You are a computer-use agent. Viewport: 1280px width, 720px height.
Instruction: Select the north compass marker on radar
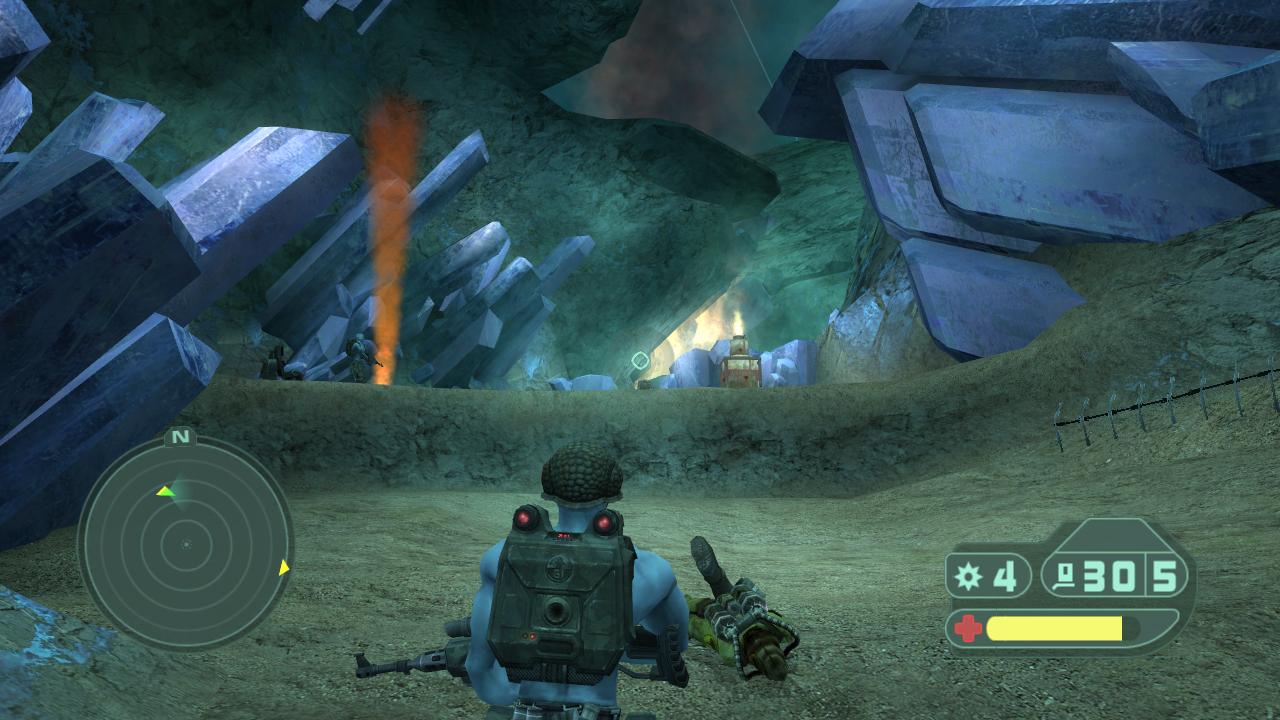tap(180, 437)
